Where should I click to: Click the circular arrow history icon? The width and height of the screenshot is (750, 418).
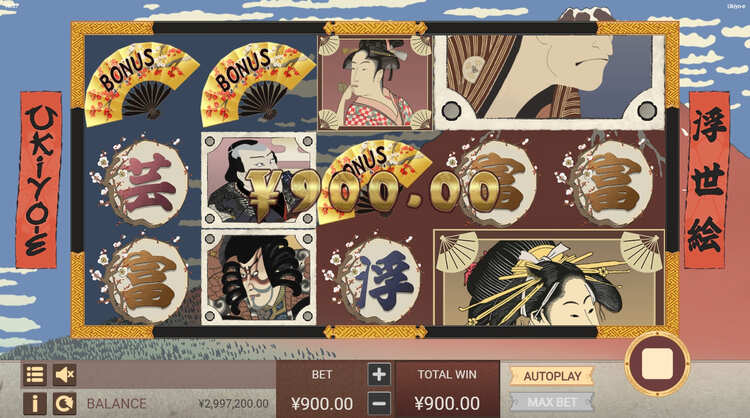point(65,403)
